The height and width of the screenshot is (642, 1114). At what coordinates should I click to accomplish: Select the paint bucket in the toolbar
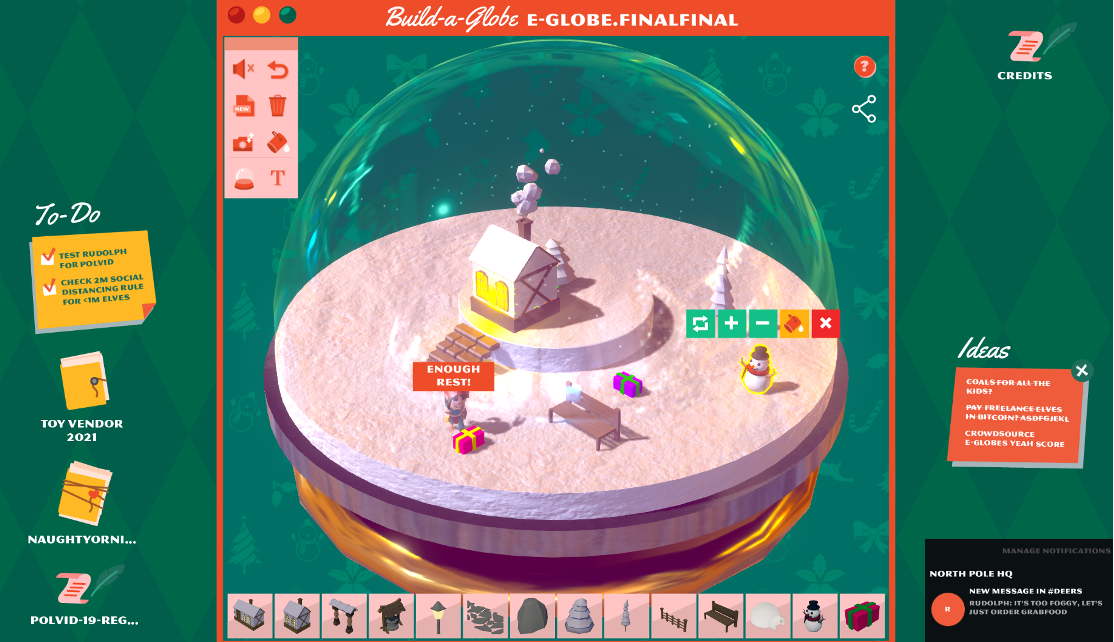tap(278, 142)
